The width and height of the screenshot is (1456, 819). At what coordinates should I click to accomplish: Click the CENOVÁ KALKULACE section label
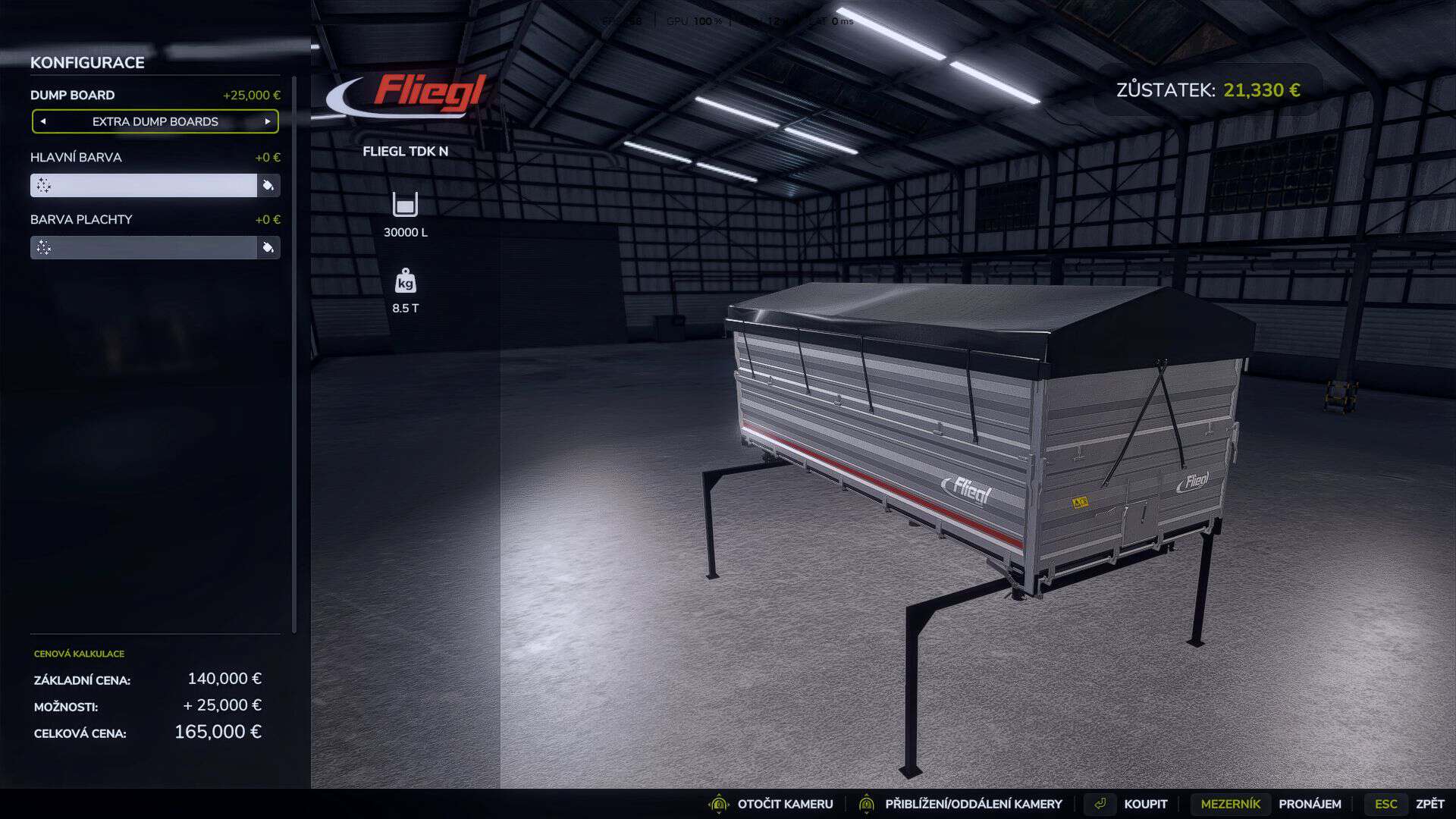[78, 653]
